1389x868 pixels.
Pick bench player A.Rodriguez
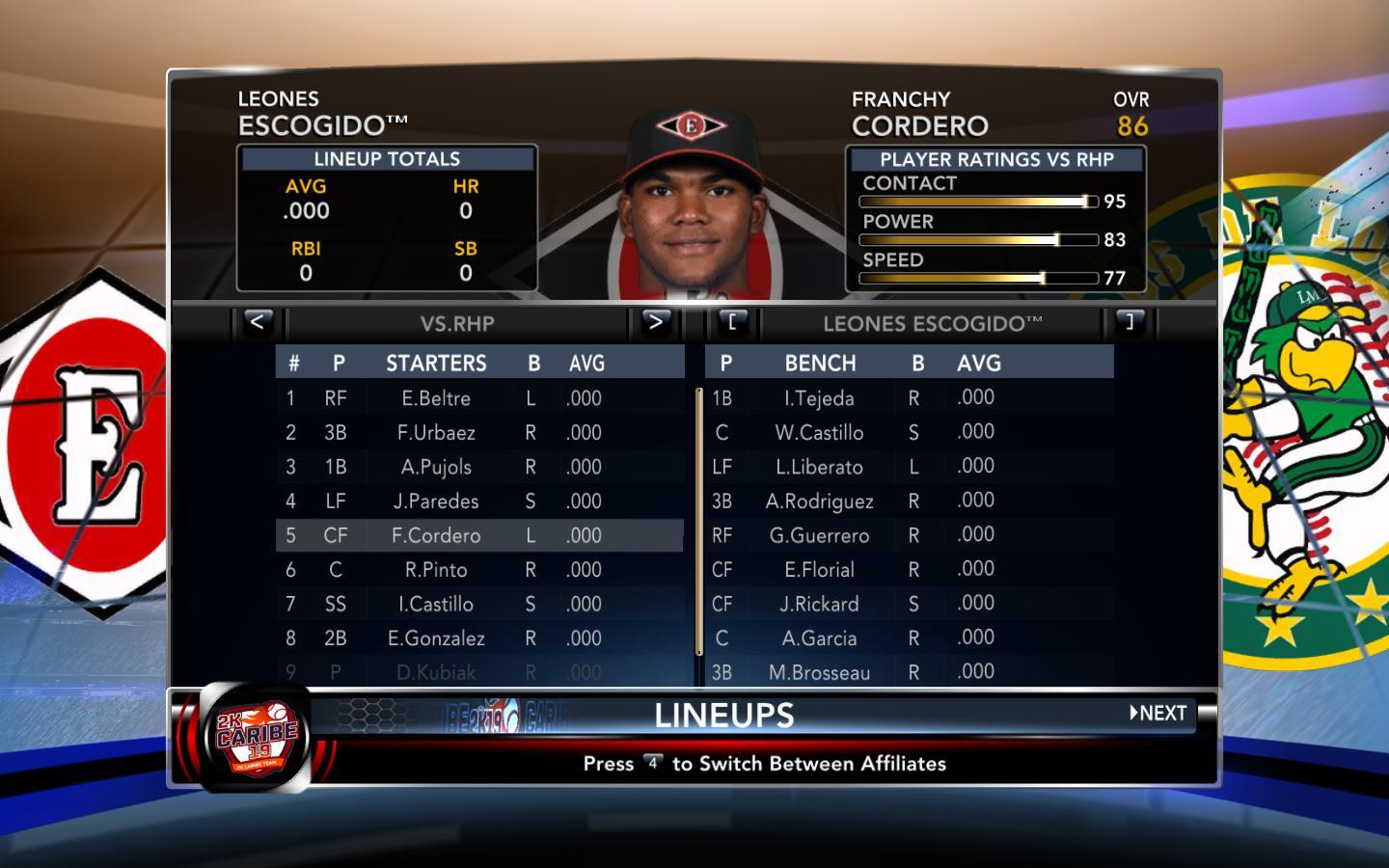[819, 502]
